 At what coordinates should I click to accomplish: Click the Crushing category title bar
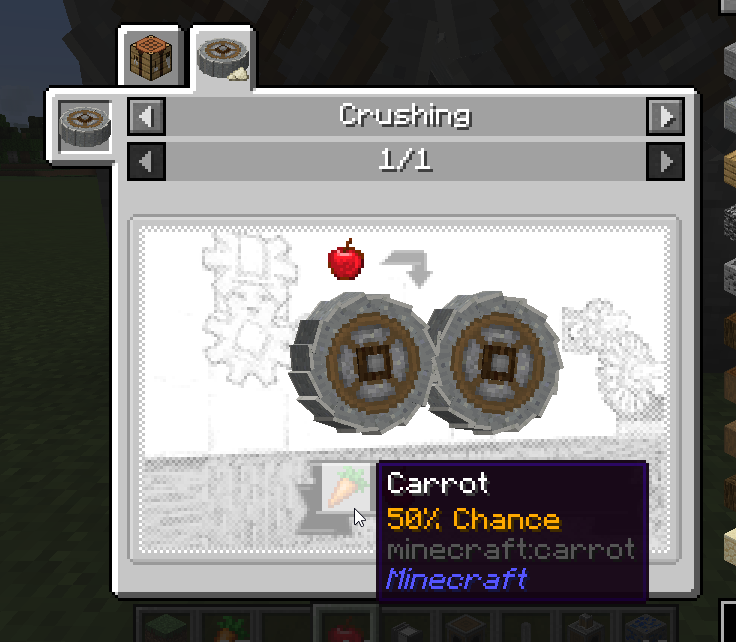405,116
